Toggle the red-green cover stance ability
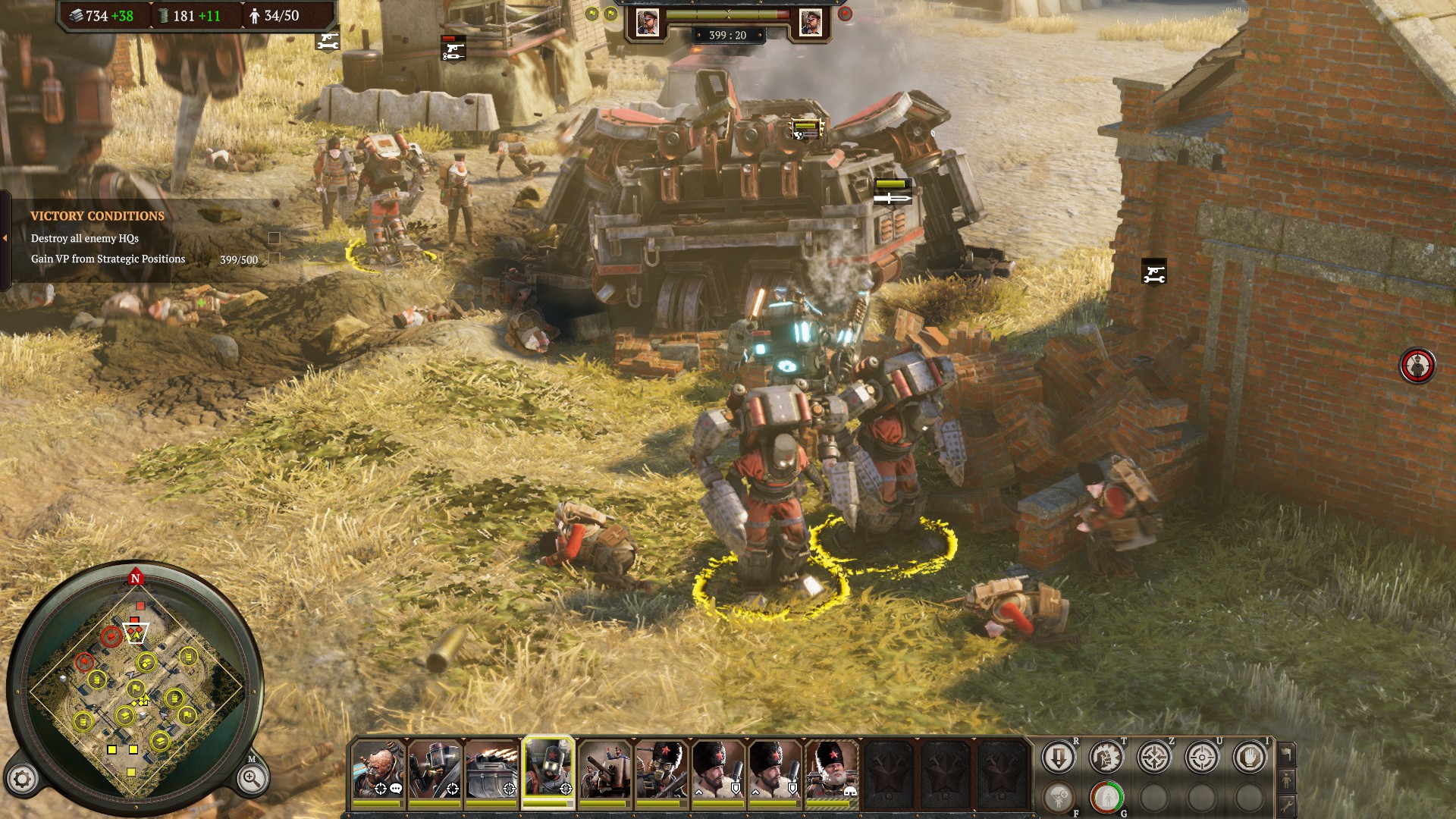The height and width of the screenshot is (819, 1456). 1106,798
